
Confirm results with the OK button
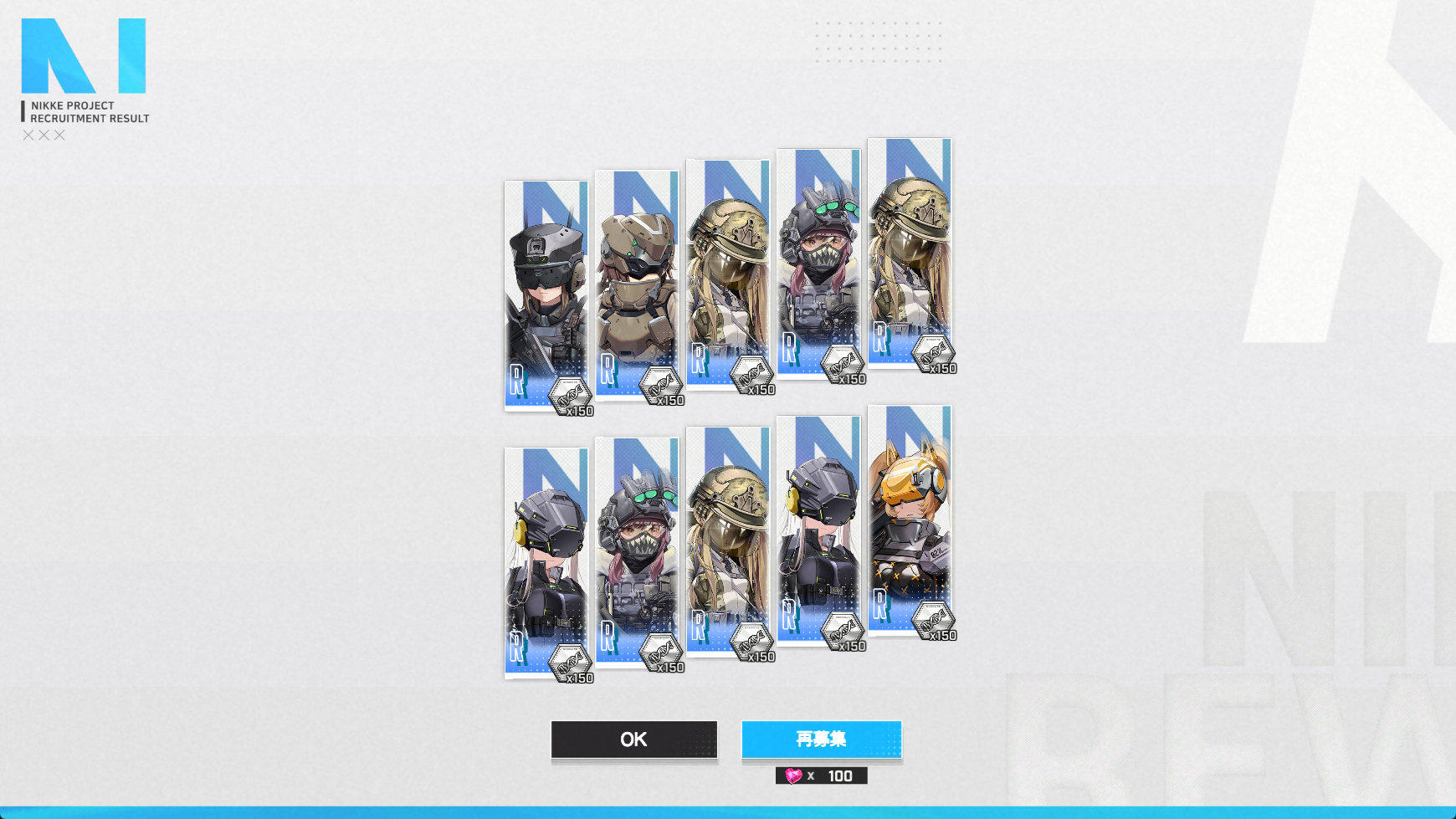[633, 740]
